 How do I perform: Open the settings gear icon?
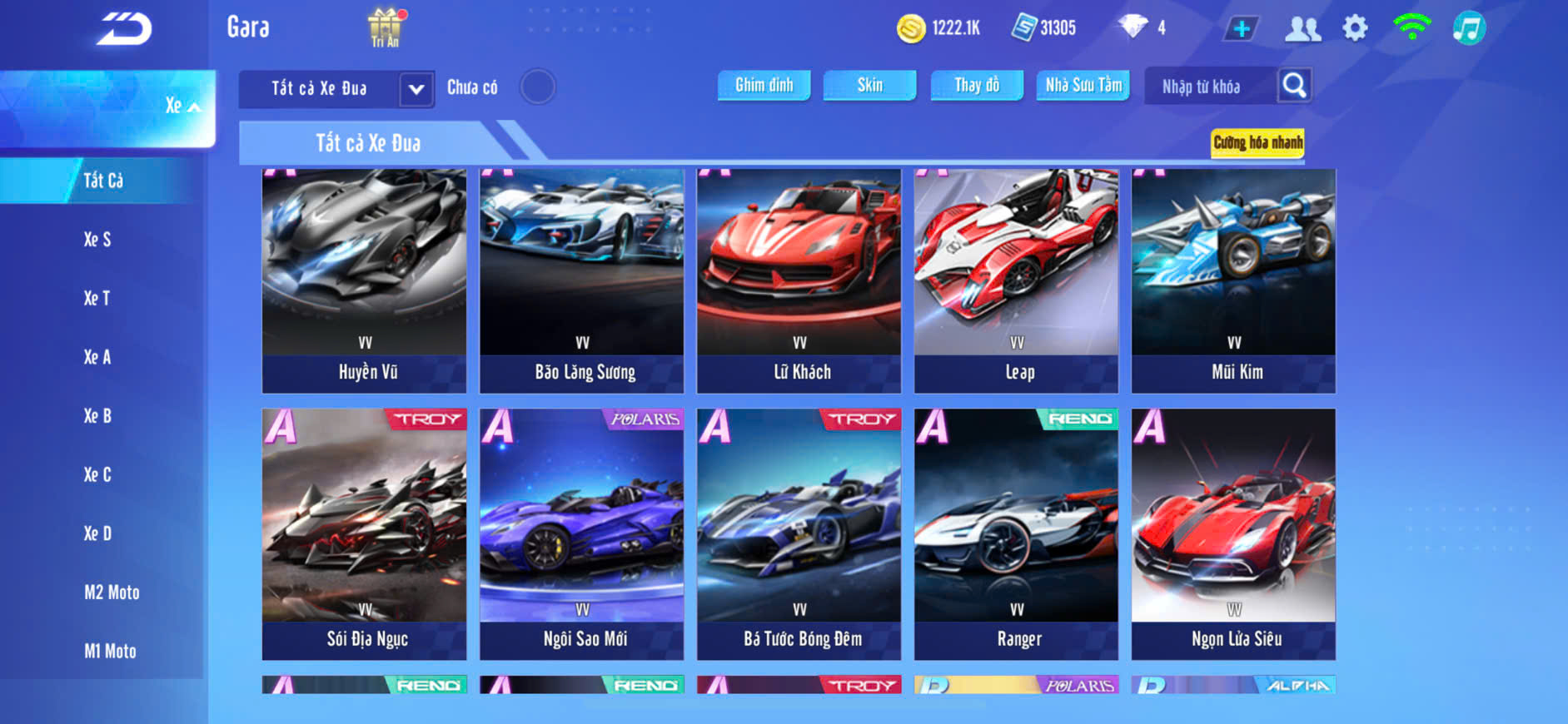click(x=1355, y=28)
